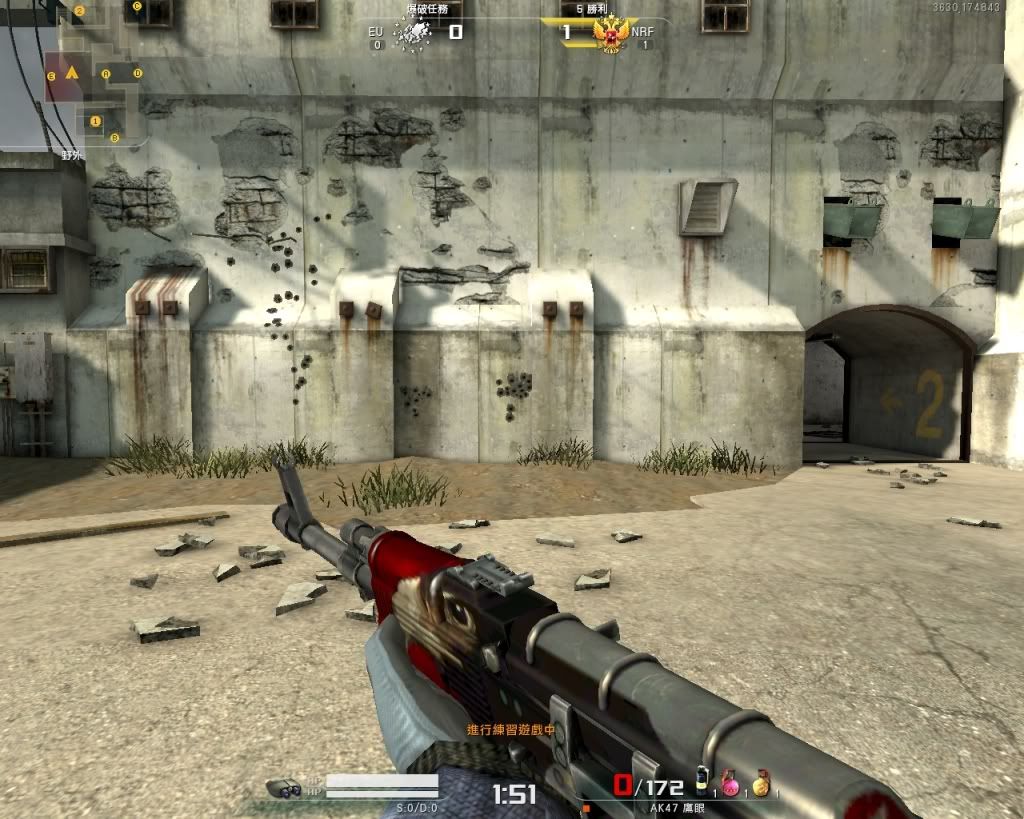The image size is (1024, 819).
Task: Select the yellow grenade icon
Action: pyautogui.click(x=761, y=785)
